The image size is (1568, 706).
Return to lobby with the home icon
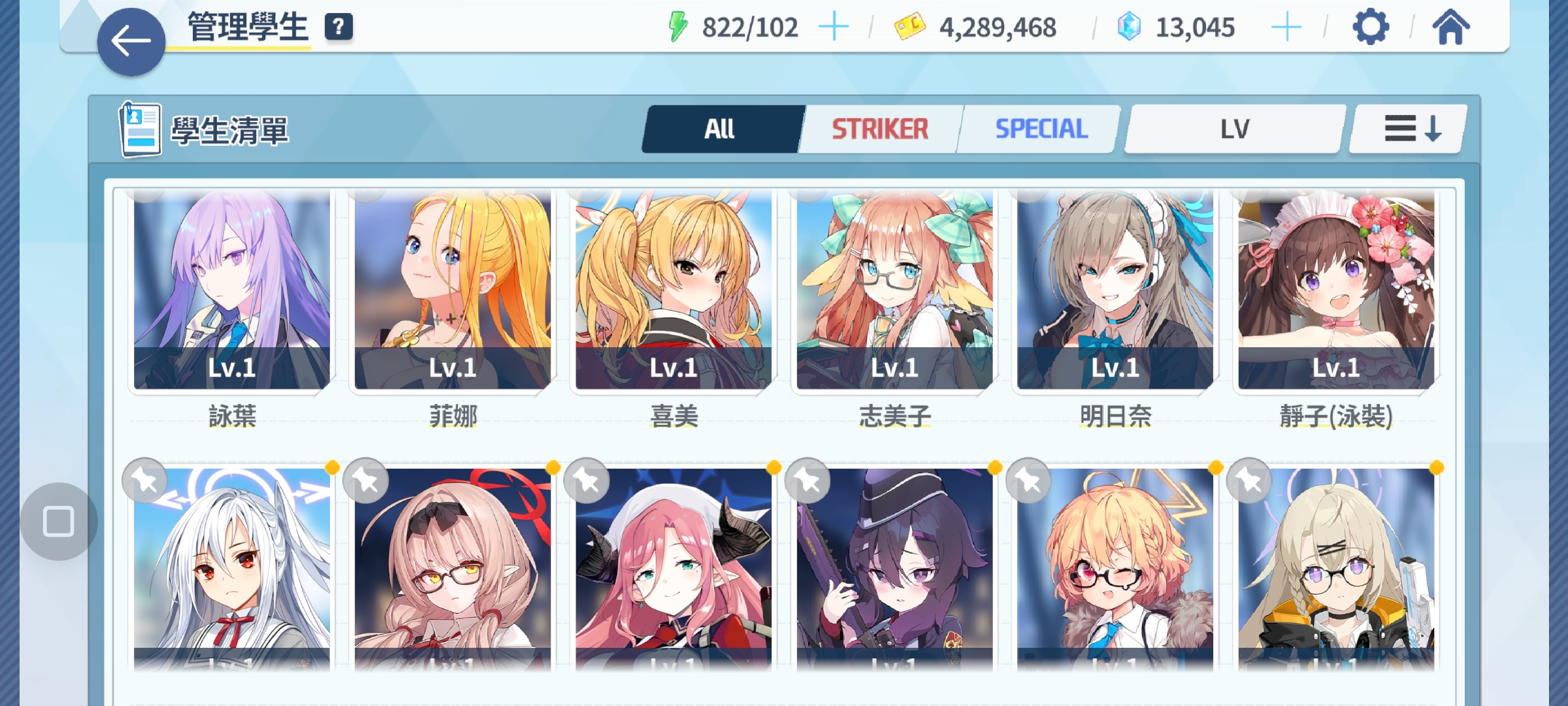tap(1450, 27)
